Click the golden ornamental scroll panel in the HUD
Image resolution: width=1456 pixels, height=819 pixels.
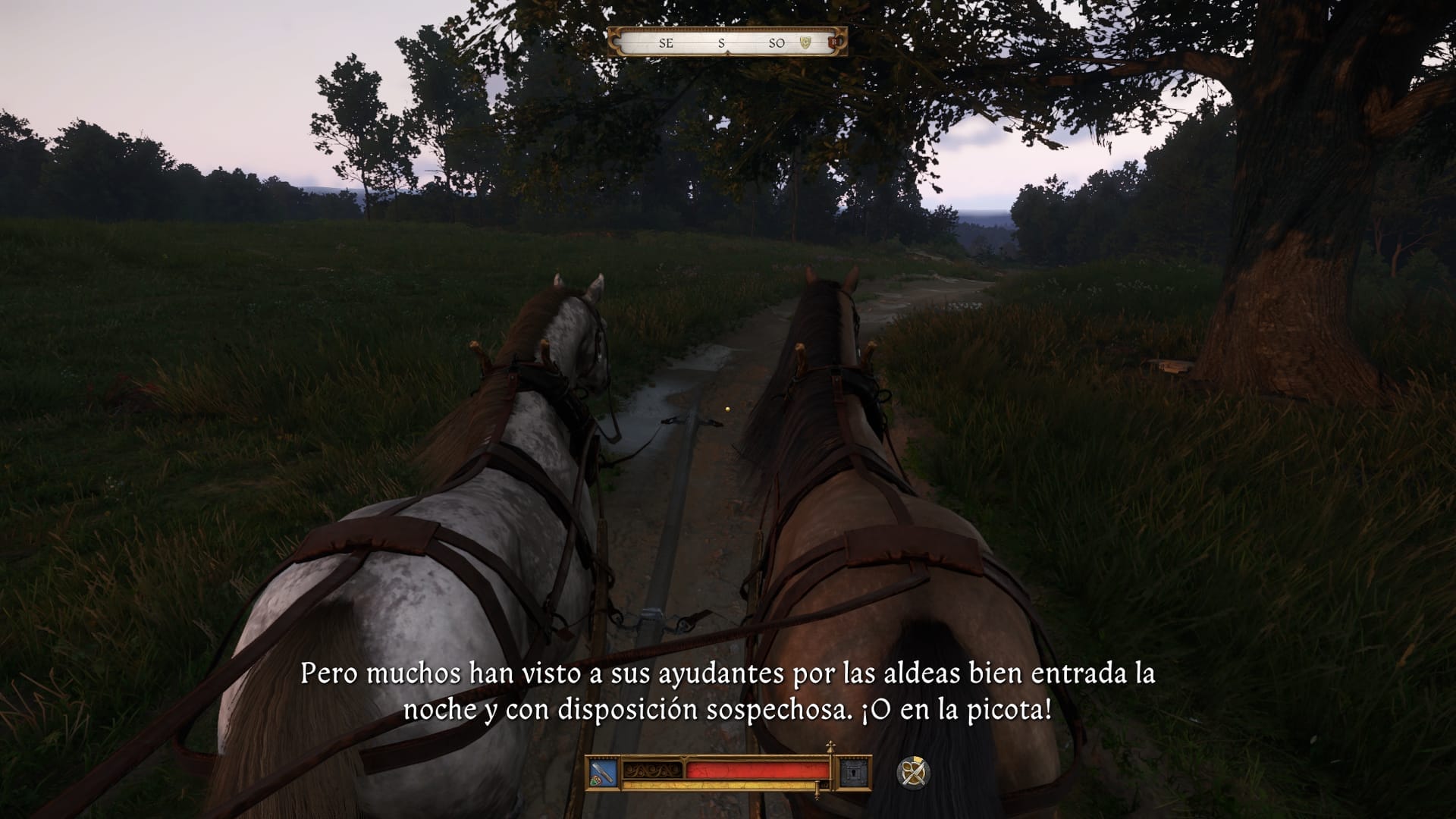pos(651,770)
